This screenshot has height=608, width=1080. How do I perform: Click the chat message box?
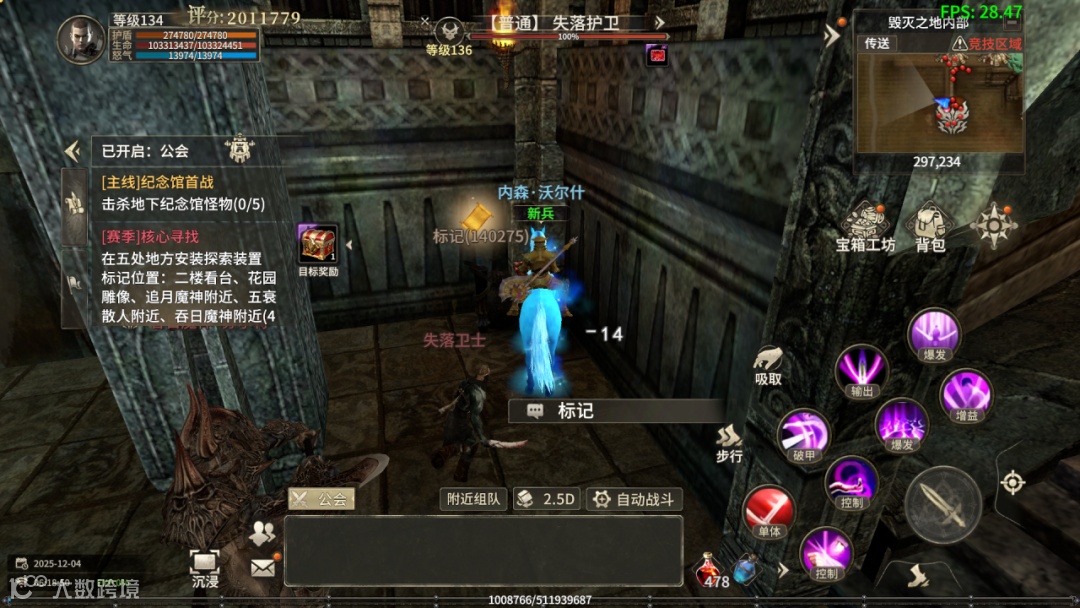483,550
